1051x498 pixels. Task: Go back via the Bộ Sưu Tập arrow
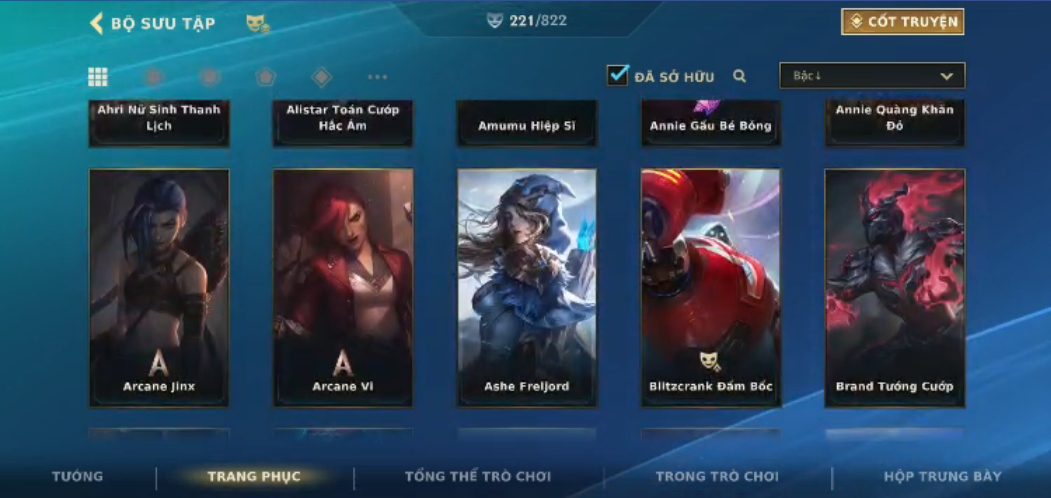[x=97, y=23]
